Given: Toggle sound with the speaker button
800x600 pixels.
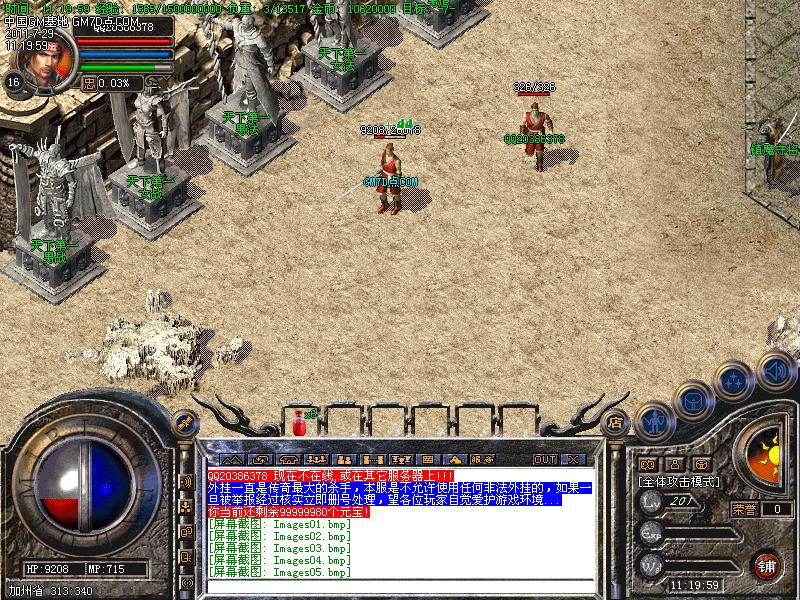Looking at the screenshot, I should 775,369.
